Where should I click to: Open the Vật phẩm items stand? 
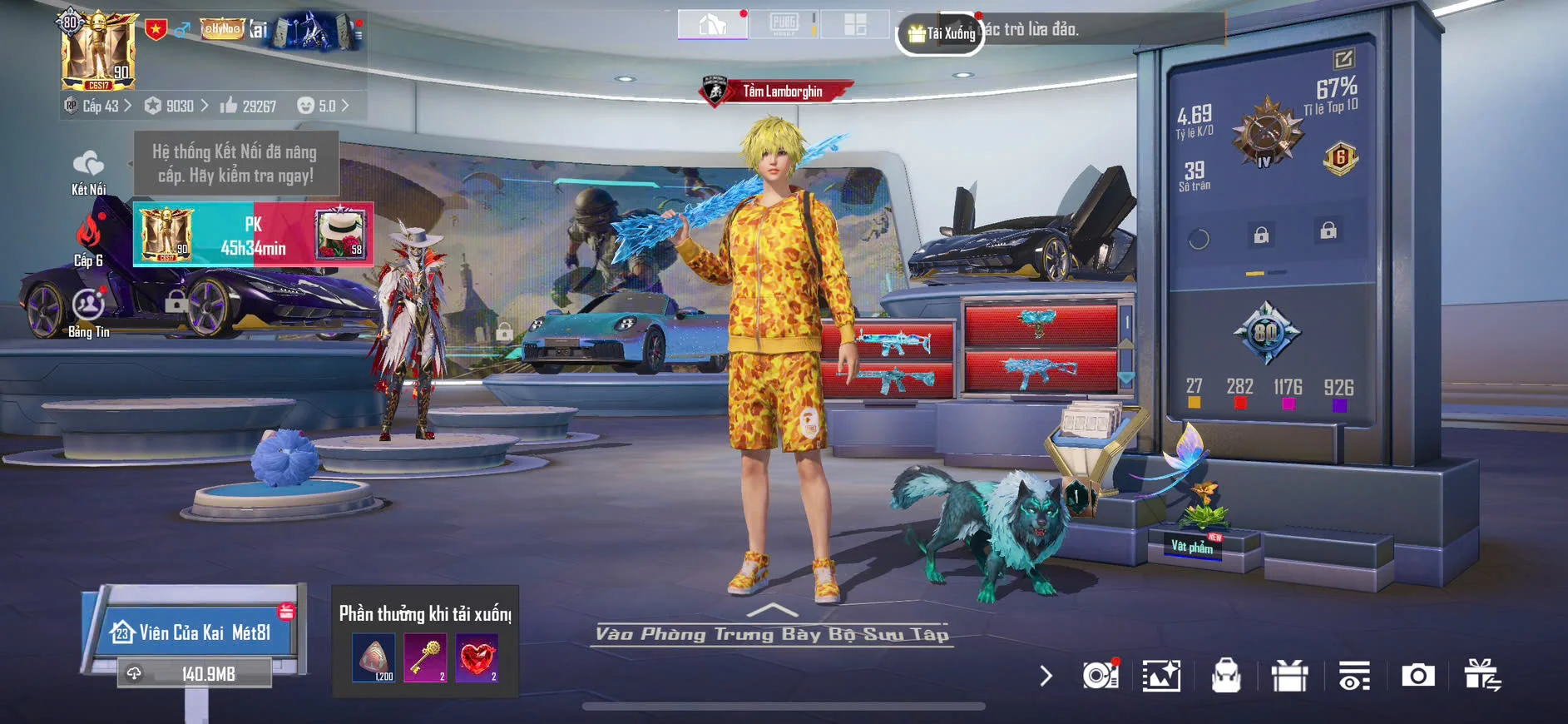tap(1193, 545)
